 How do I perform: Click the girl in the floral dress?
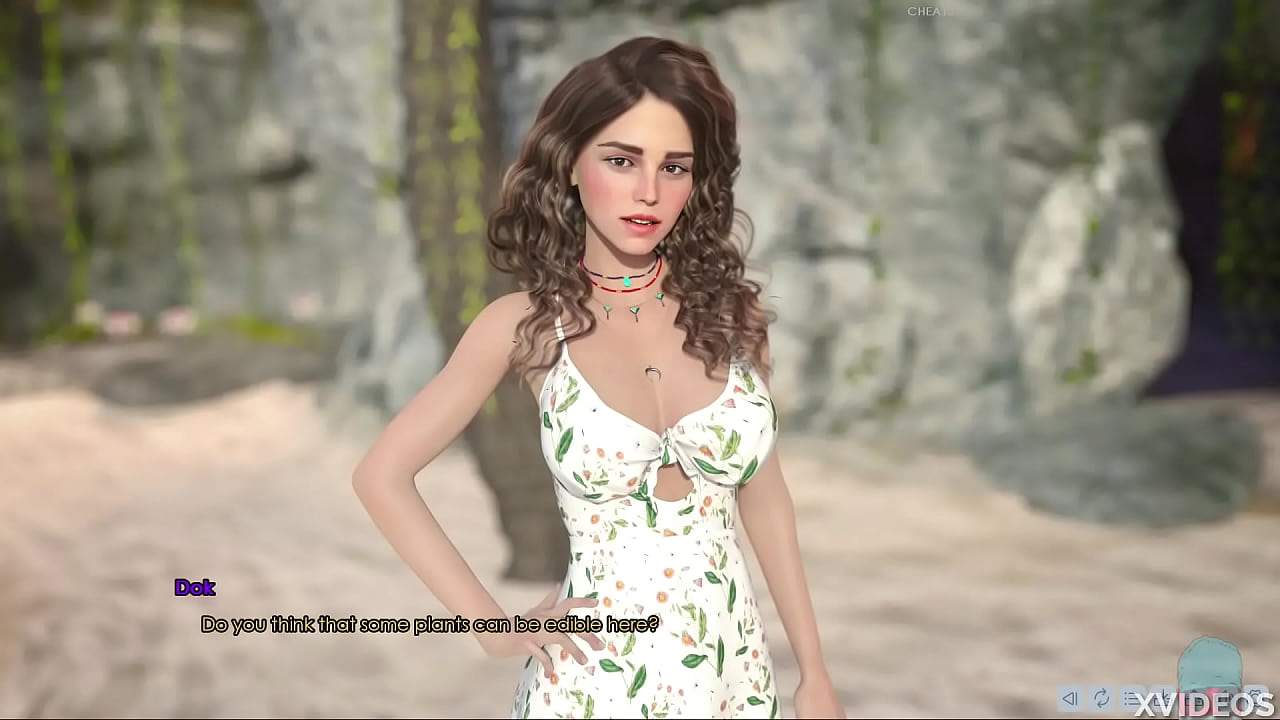point(630,400)
